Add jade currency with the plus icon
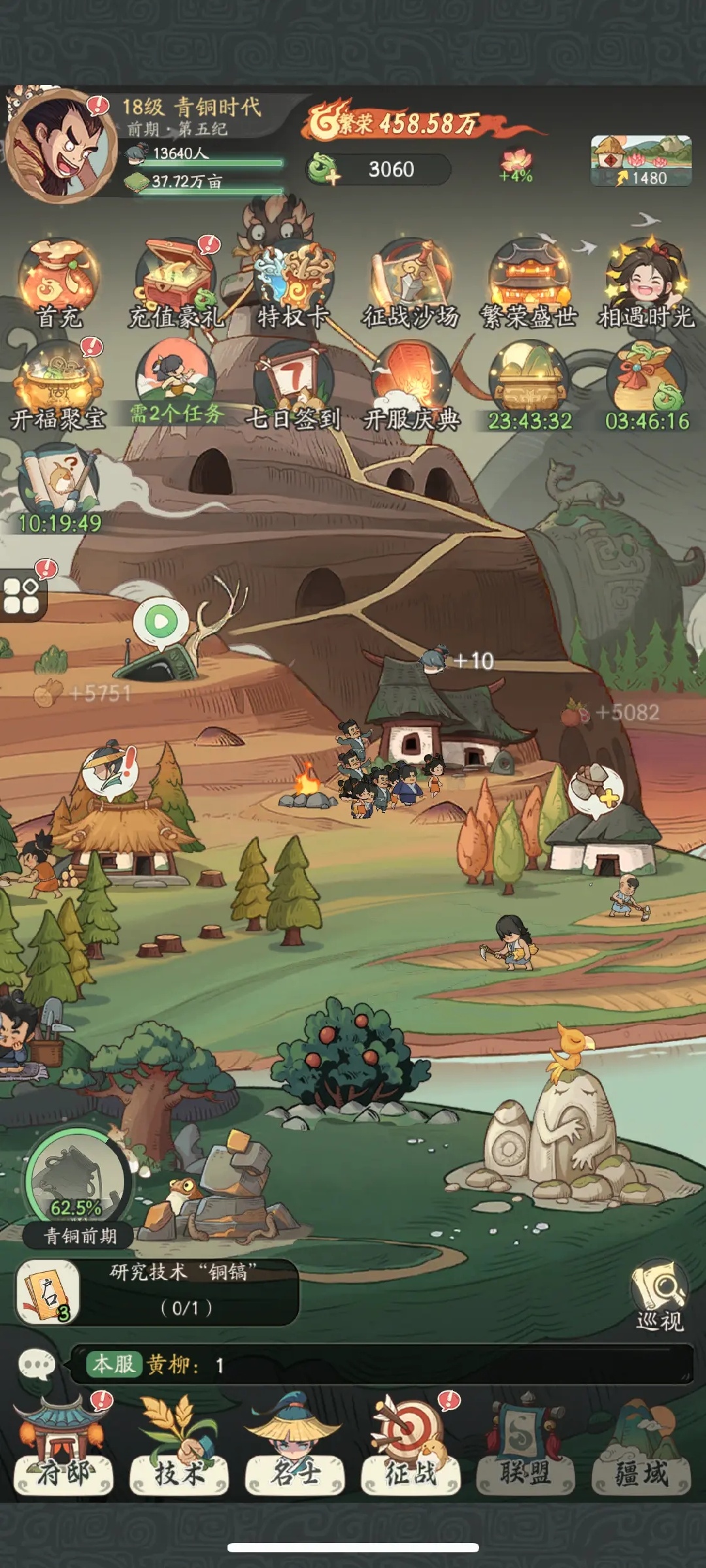706x1568 pixels. click(324, 169)
